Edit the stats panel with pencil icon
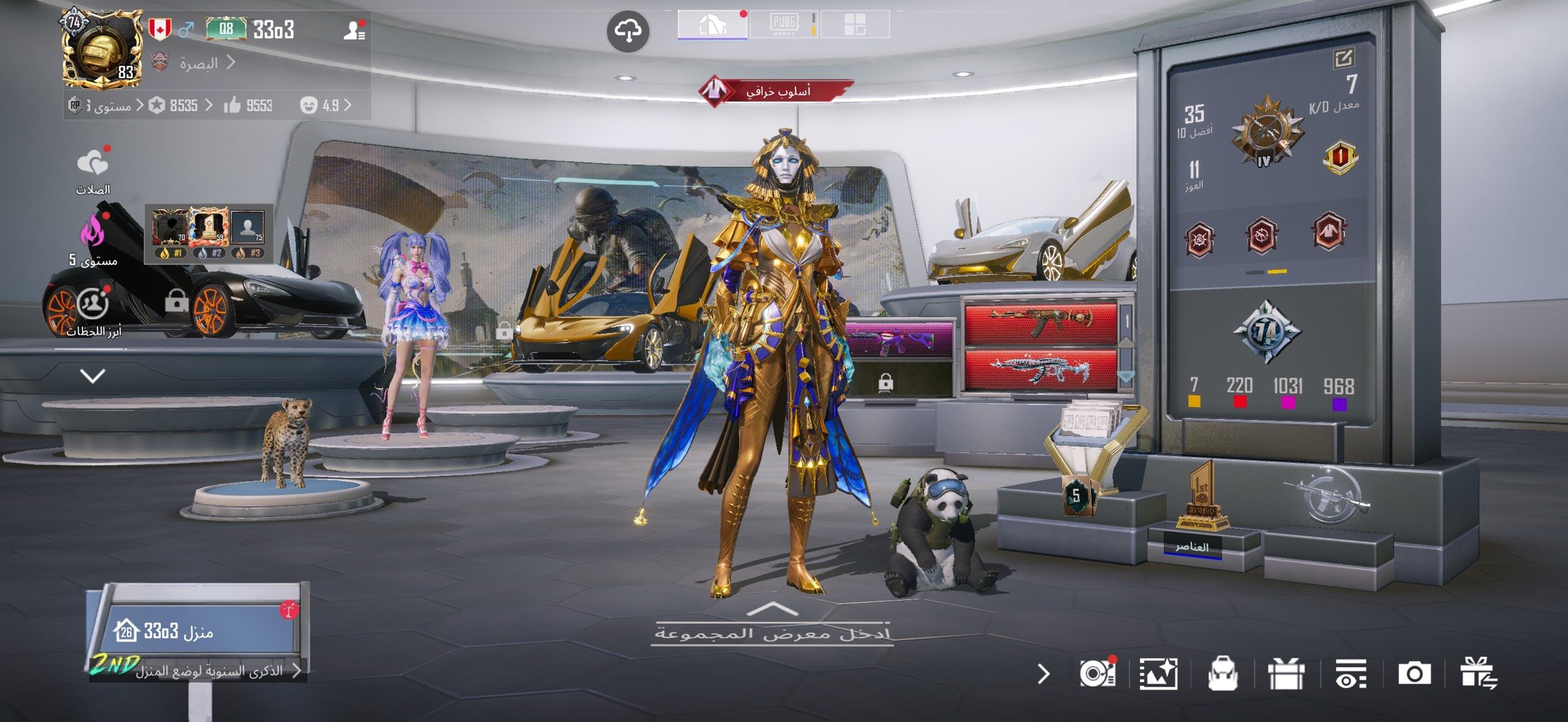Screen dimensions: 1568x722 [1343, 58]
